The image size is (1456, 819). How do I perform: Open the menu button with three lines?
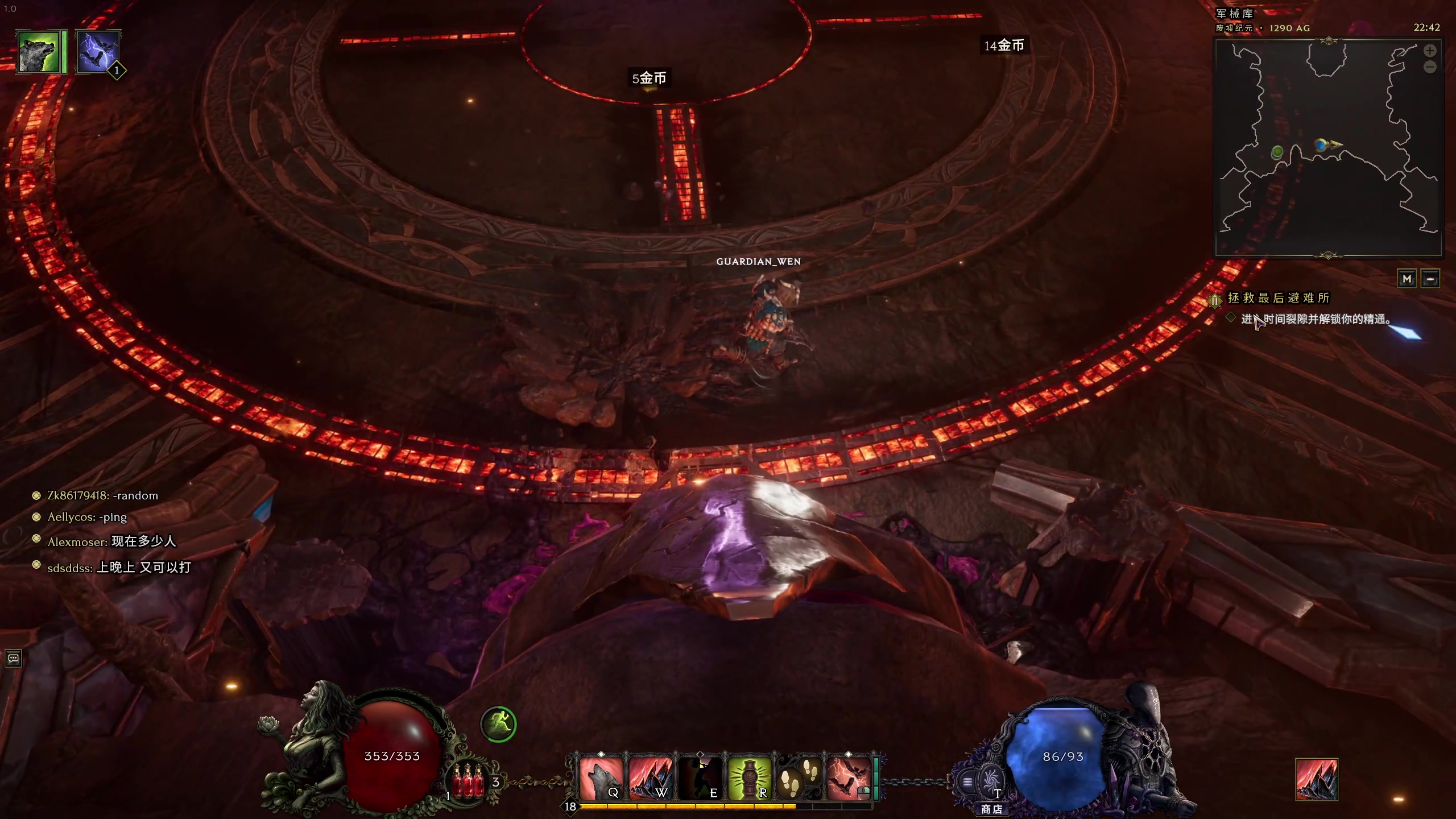click(x=967, y=782)
